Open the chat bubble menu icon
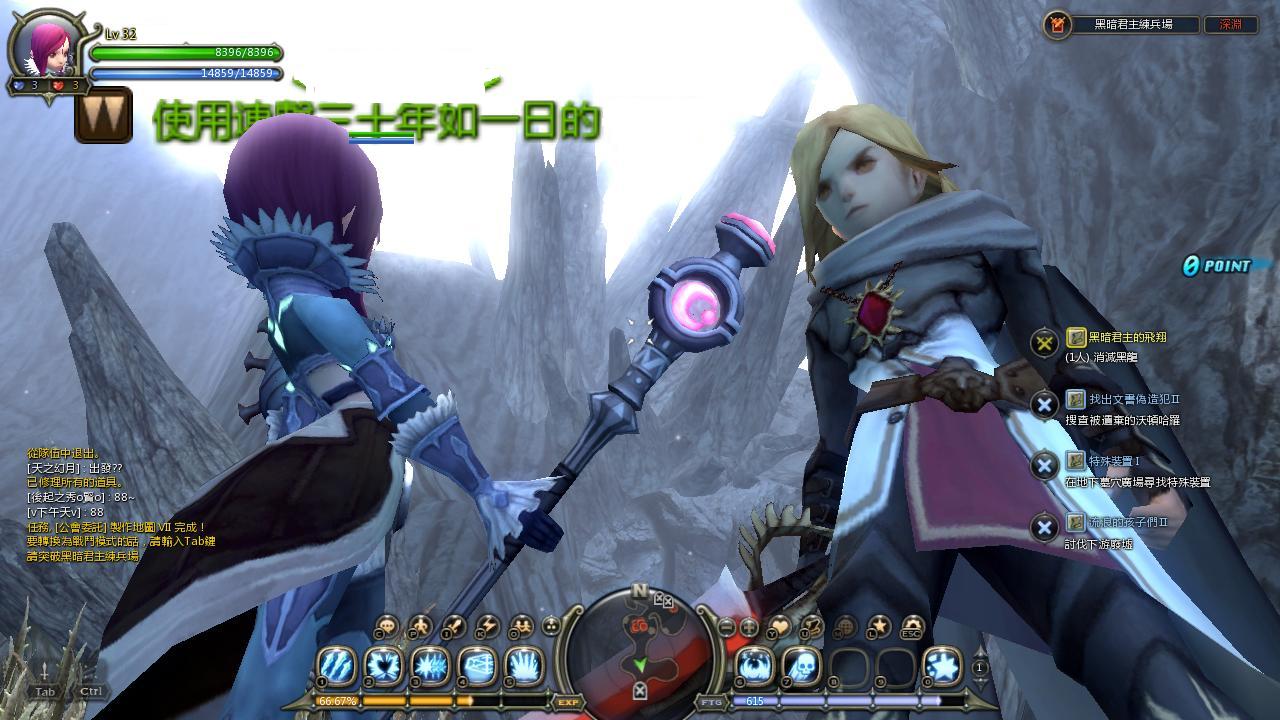Image resolution: width=1280 pixels, height=720 pixels. [387, 628]
